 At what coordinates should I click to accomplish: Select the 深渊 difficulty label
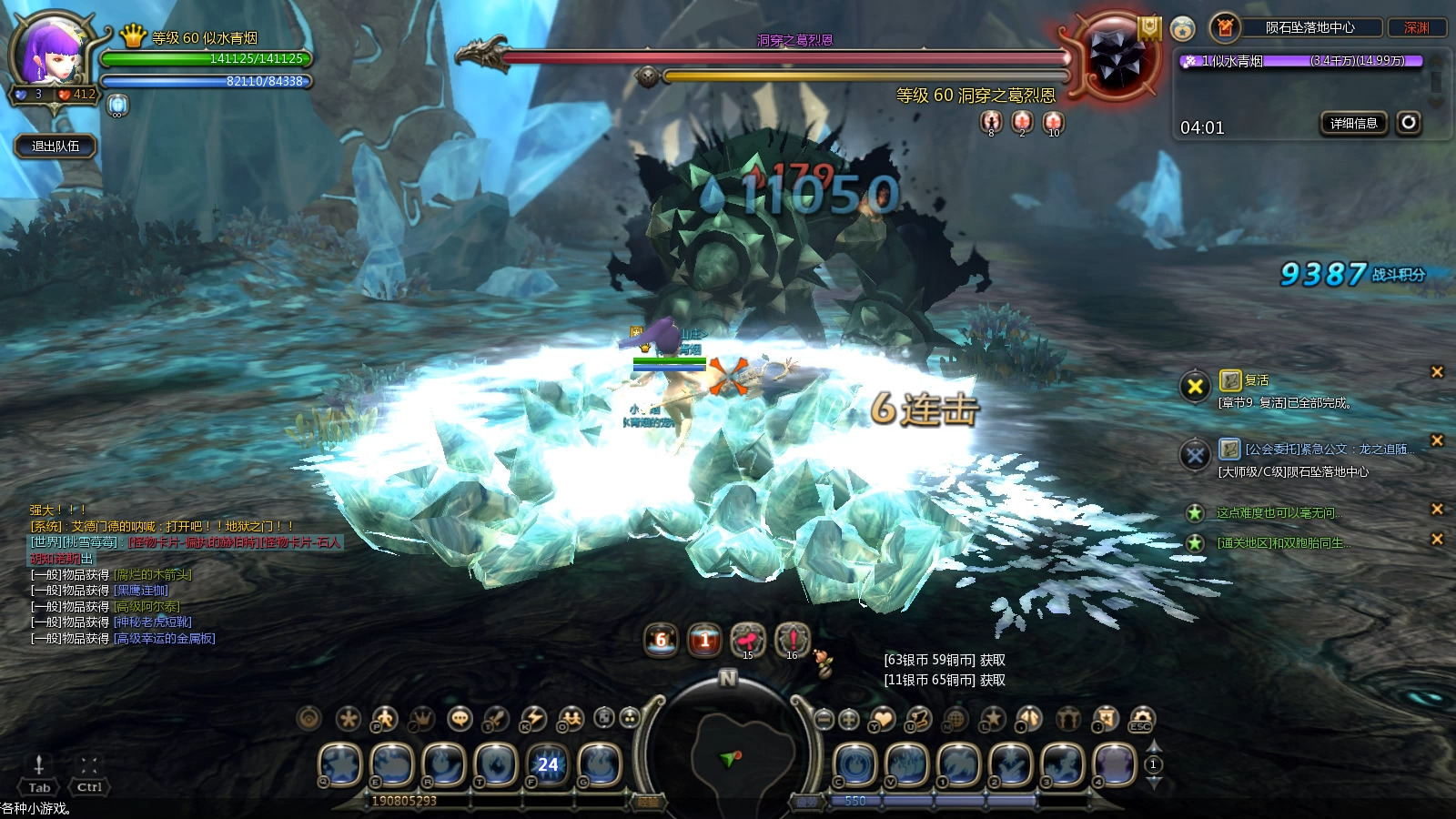click(x=1416, y=28)
